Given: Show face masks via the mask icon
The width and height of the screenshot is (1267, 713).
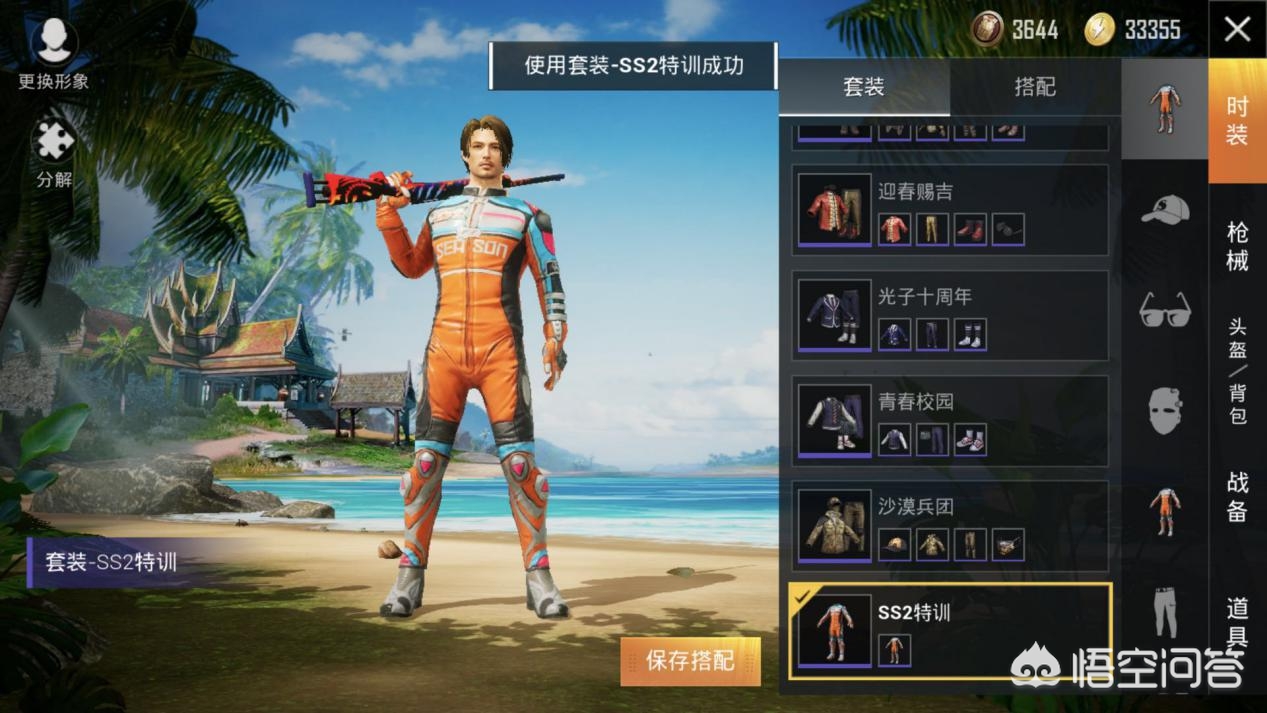Looking at the screenshot, I should pos(1165,410).
